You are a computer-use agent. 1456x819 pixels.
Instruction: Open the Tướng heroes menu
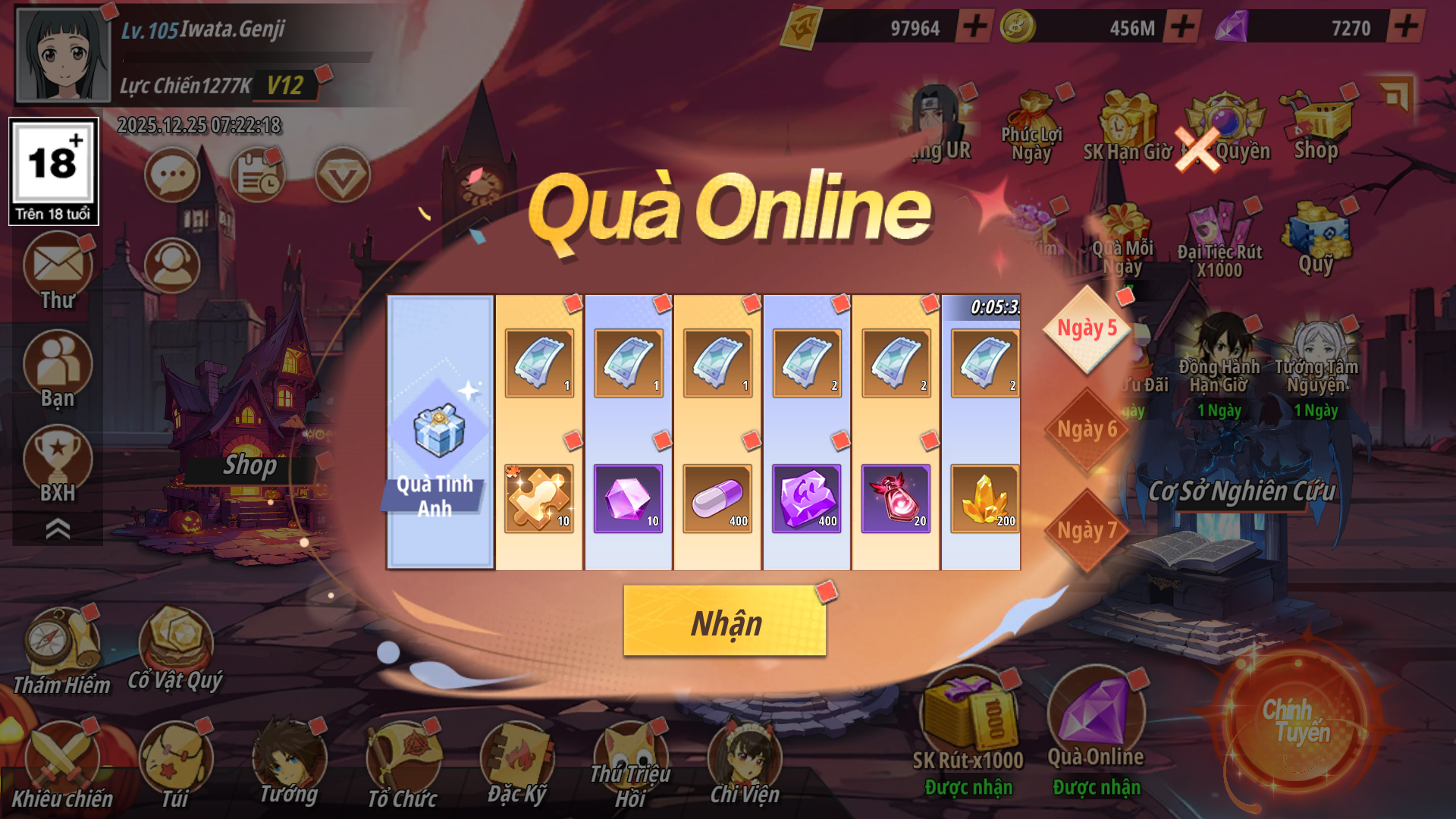tap(289, 762)
